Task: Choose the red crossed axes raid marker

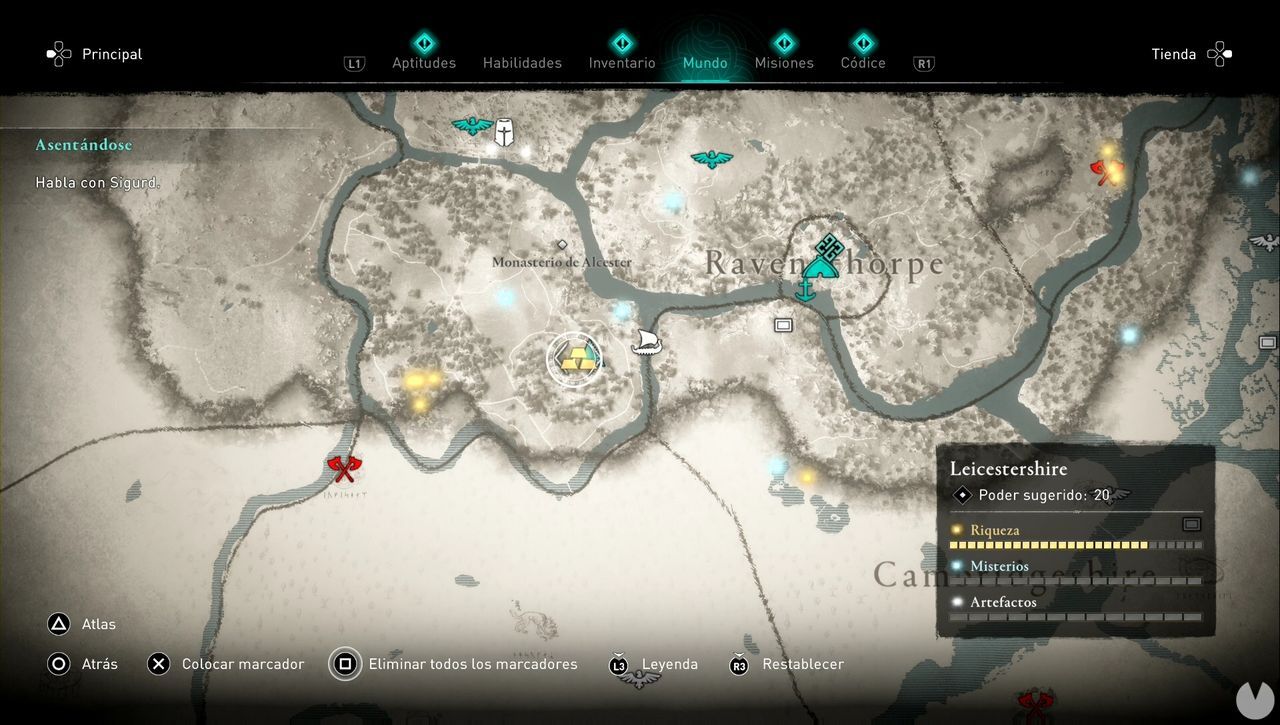Action: pyautogui.click(x=343, y=468)
